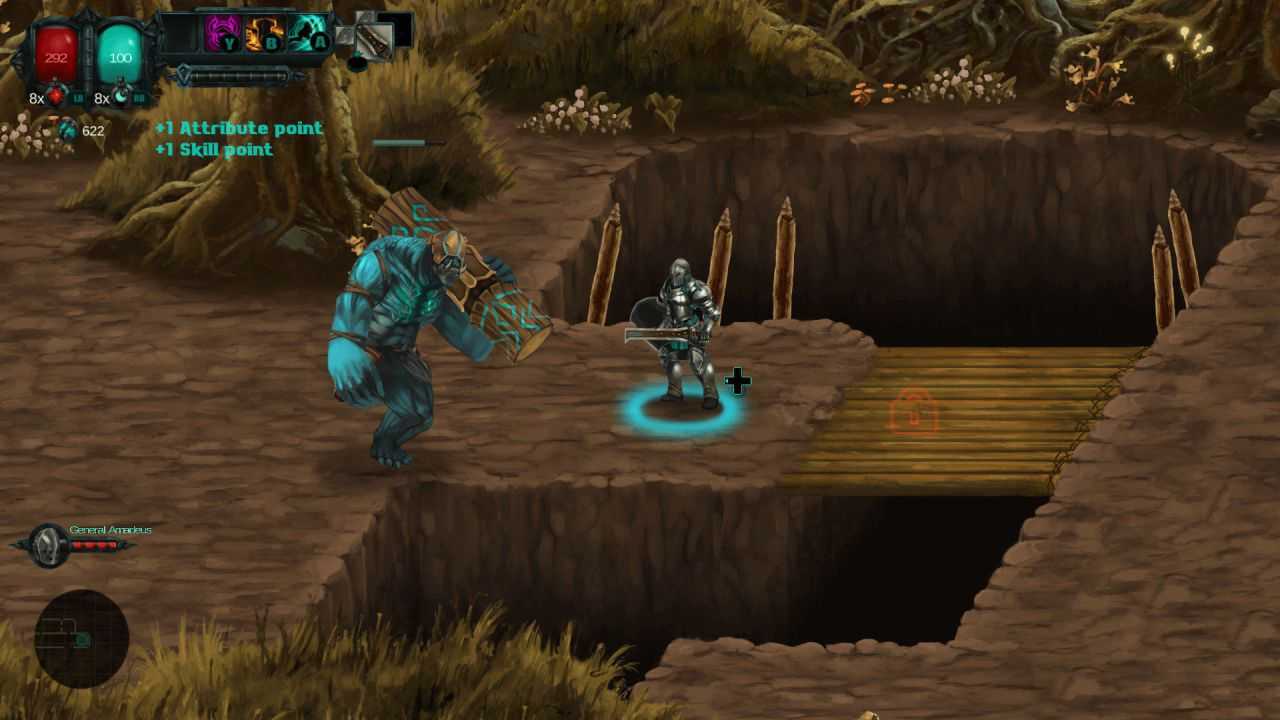Click the currency orb beside 622
This screenshot has width=1280, height=720.
pos(68,129)
